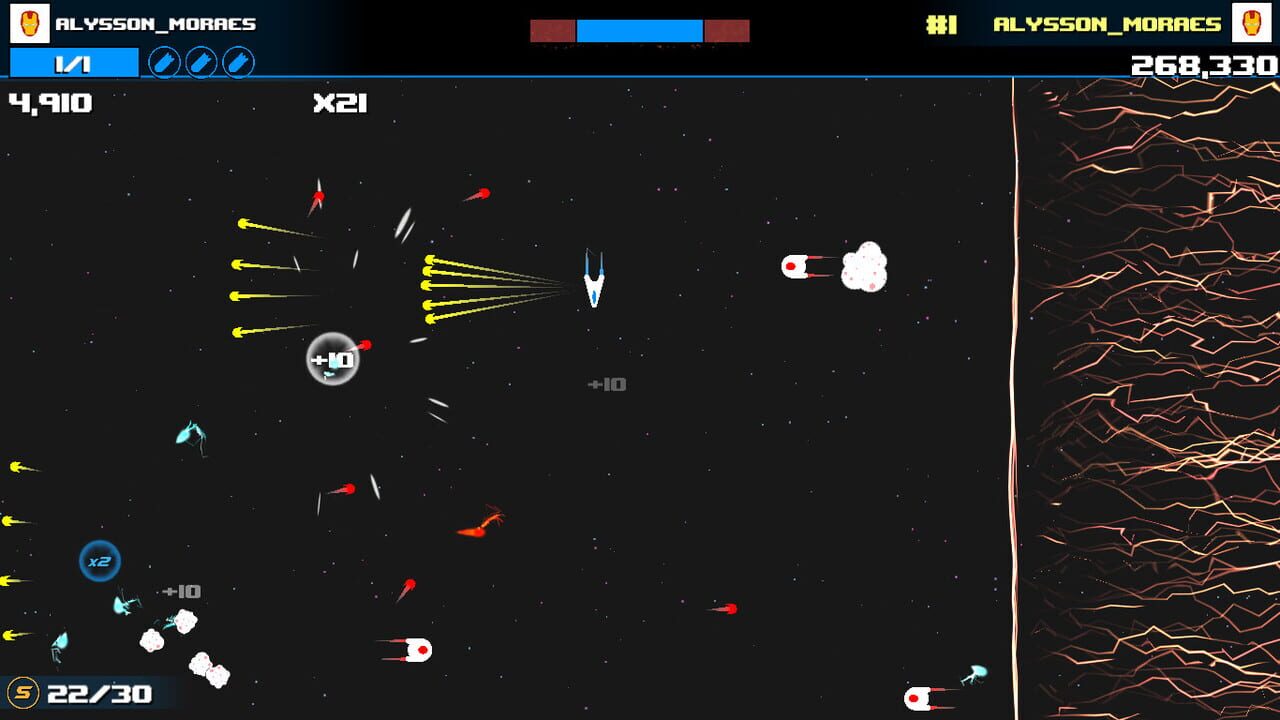Click the Iron Man avatar in top-right corner
This screenshot has height=720, width=1280.
[x=1253, y=22]
